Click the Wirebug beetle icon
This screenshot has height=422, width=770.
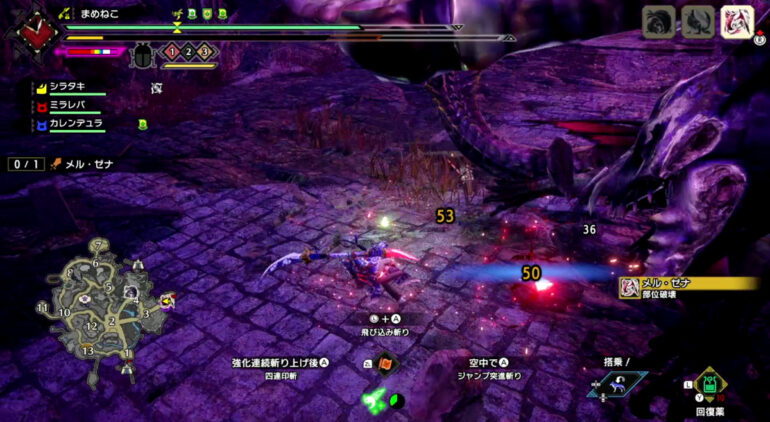tap(141, 54)
